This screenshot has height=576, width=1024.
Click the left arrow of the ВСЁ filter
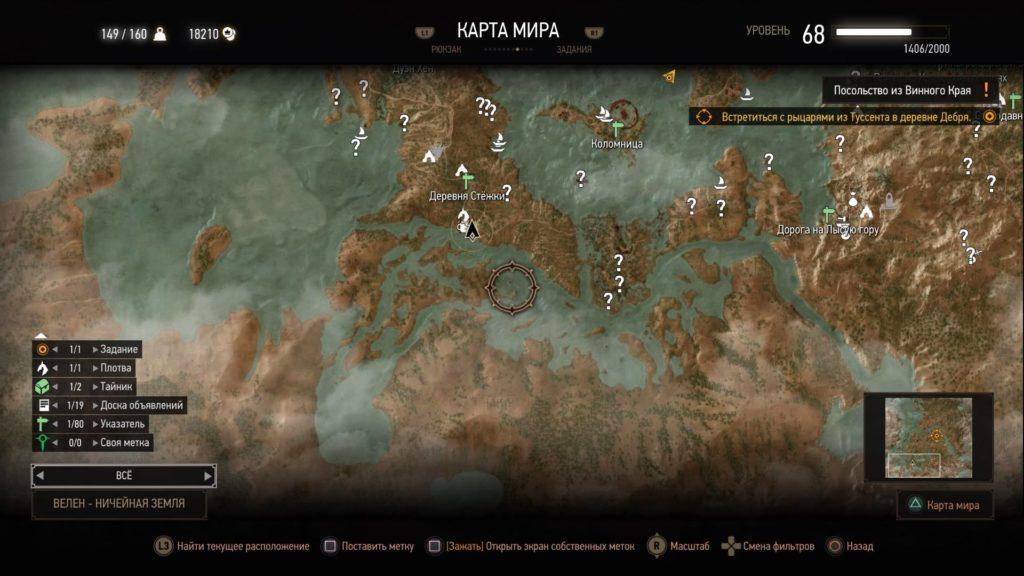(40, 476)
